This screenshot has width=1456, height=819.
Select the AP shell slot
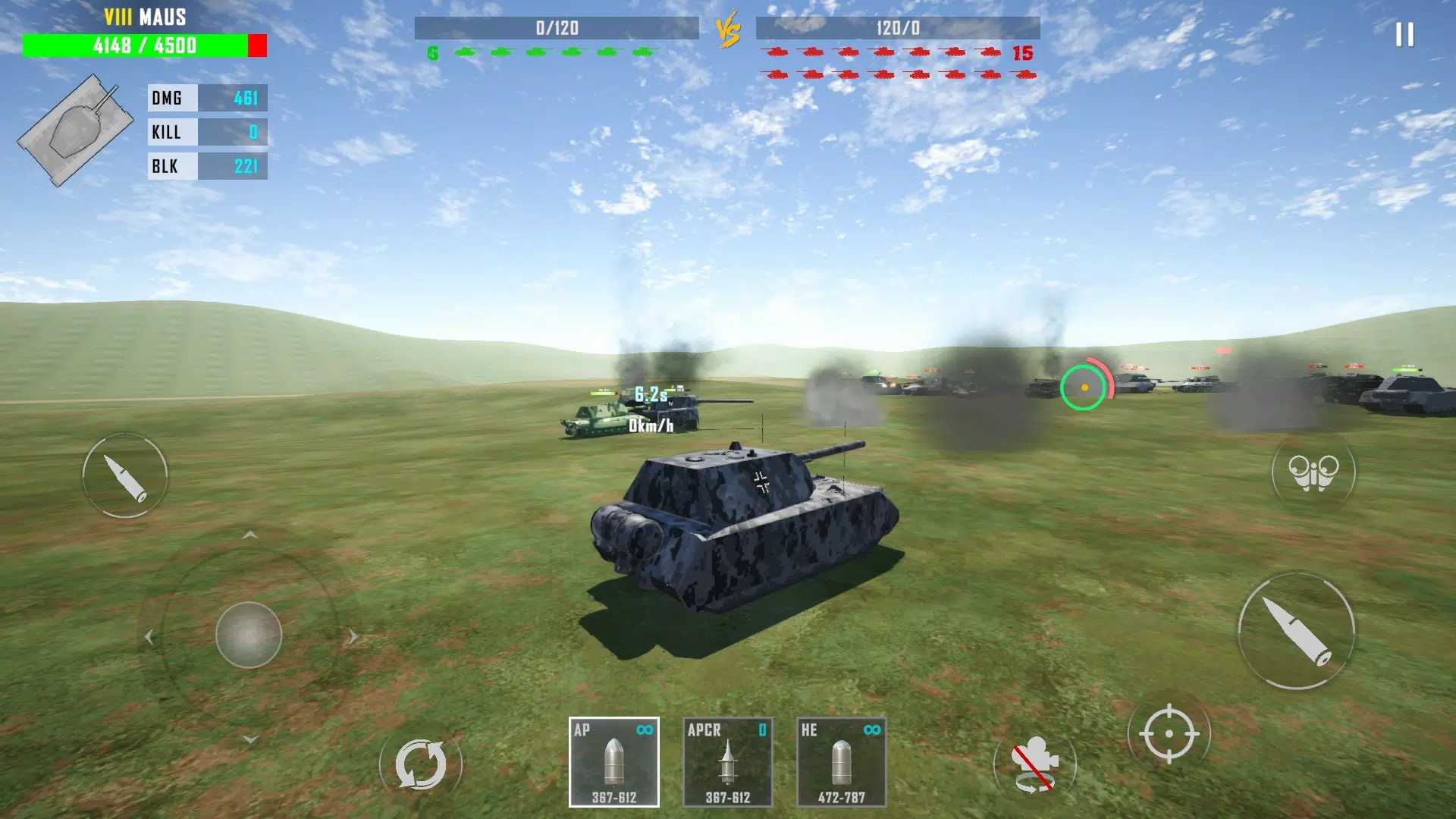pos(613,761)
